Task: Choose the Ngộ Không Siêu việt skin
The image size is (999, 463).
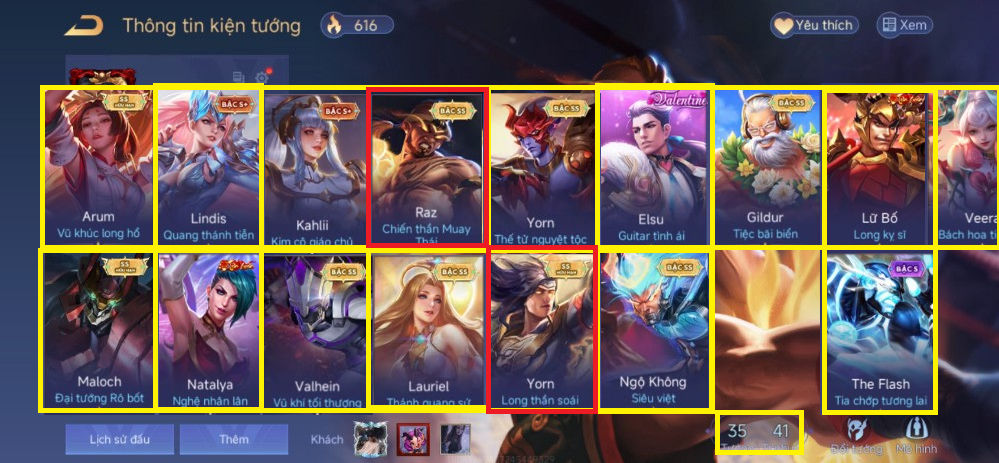Action: [x=654, y=330]
